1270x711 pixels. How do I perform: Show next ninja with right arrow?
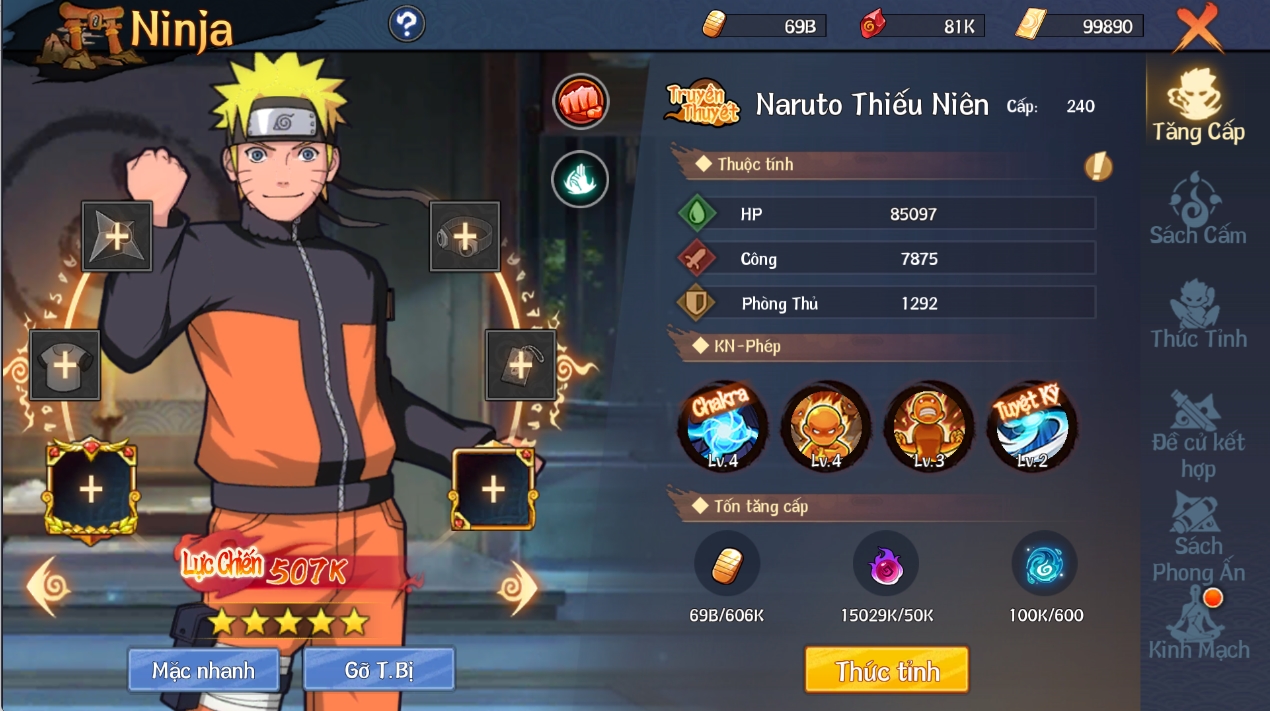[517, 587]
